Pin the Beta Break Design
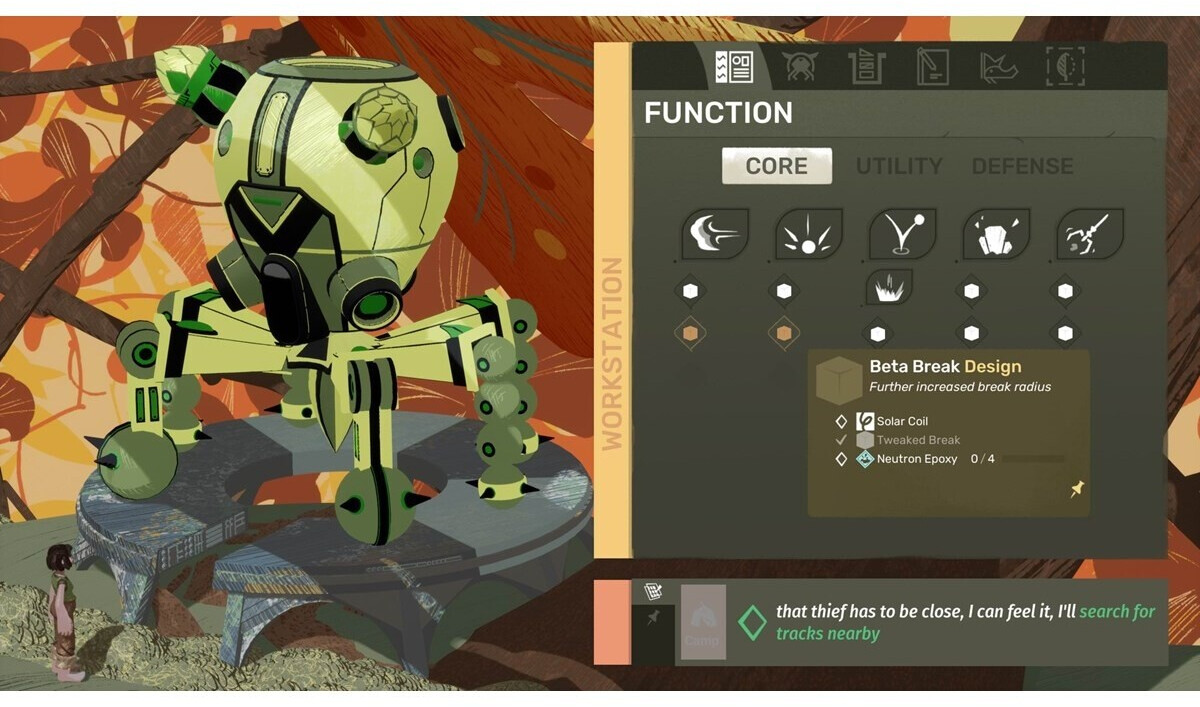 pos(1077,489)
